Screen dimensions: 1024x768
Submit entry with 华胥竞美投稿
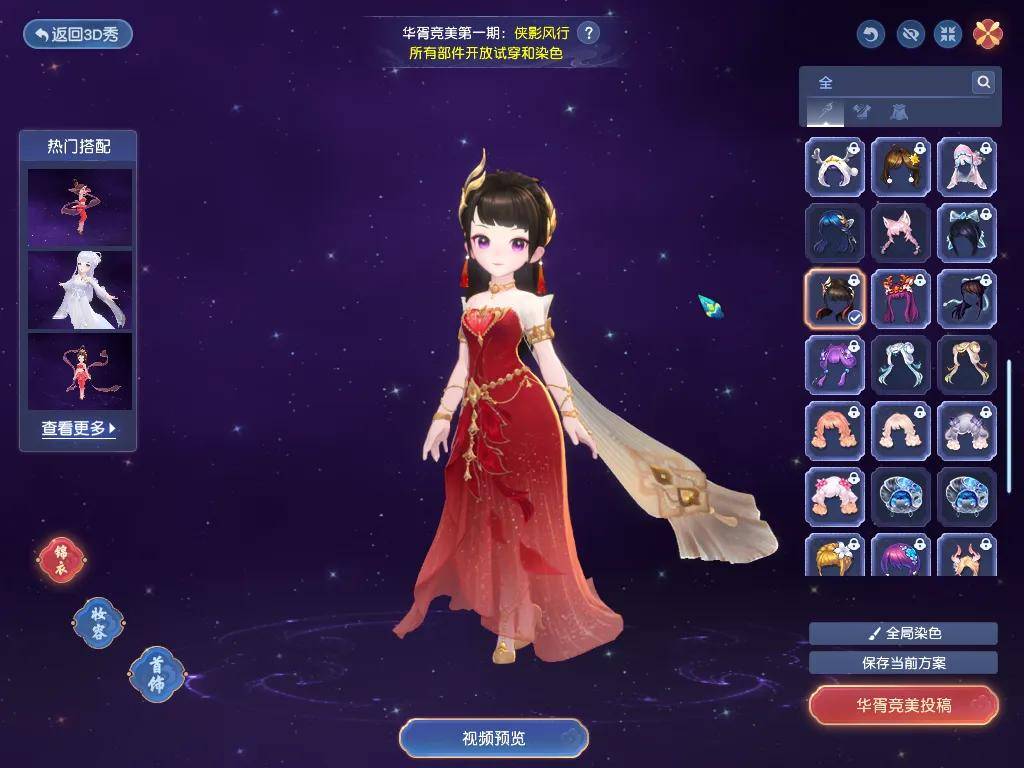[903, 705]
